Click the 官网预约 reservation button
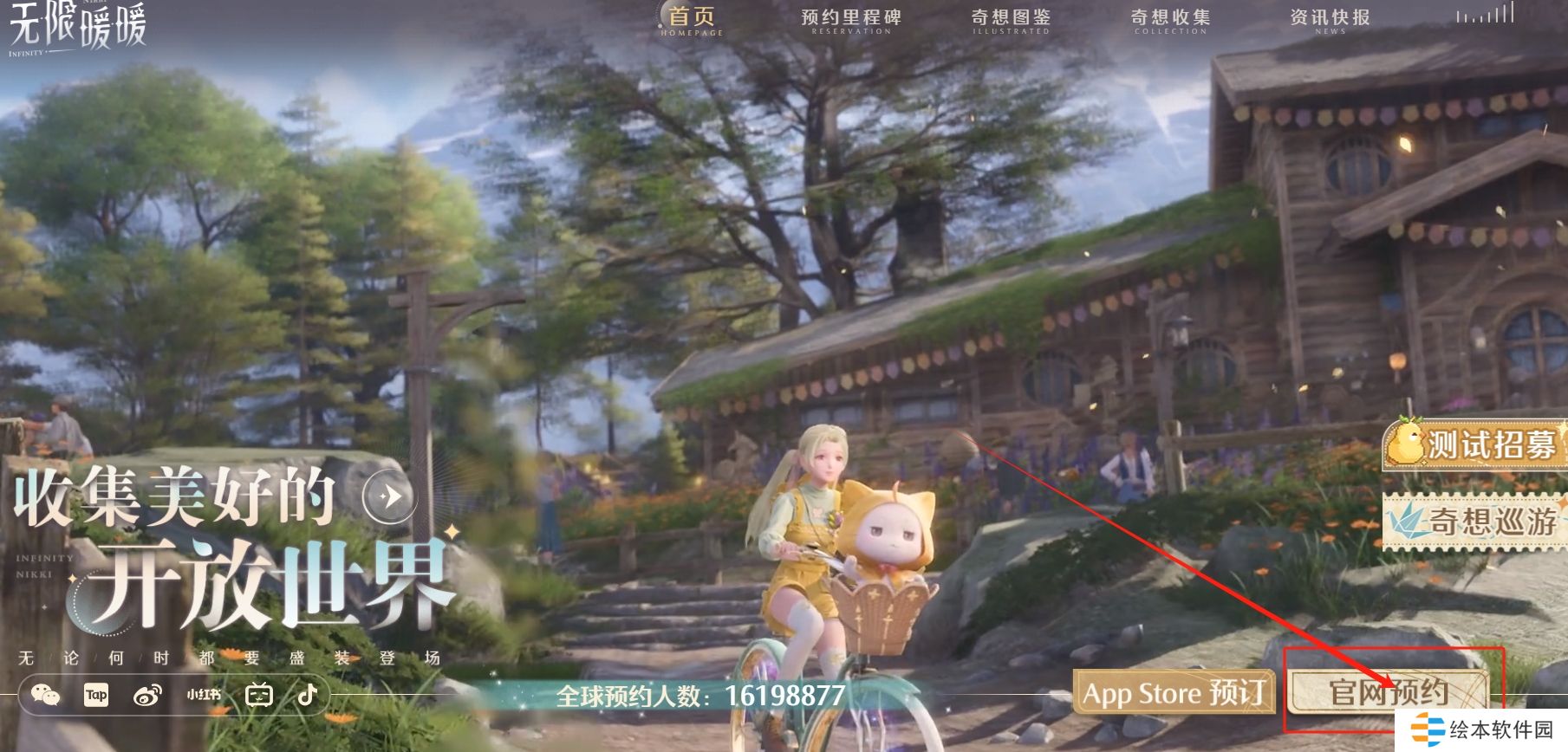Screen dimensions: 1568x752 (x=1389, y=692)
